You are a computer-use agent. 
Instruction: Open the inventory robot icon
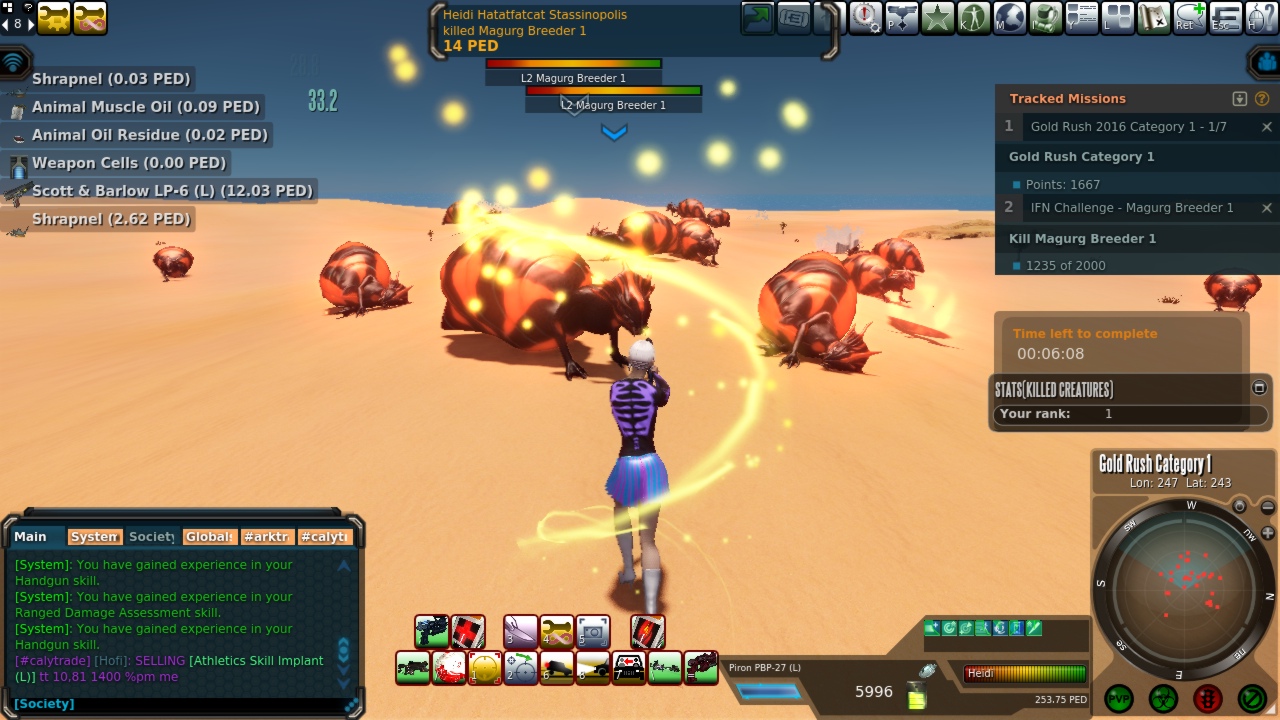click(x=1045, y=17)
